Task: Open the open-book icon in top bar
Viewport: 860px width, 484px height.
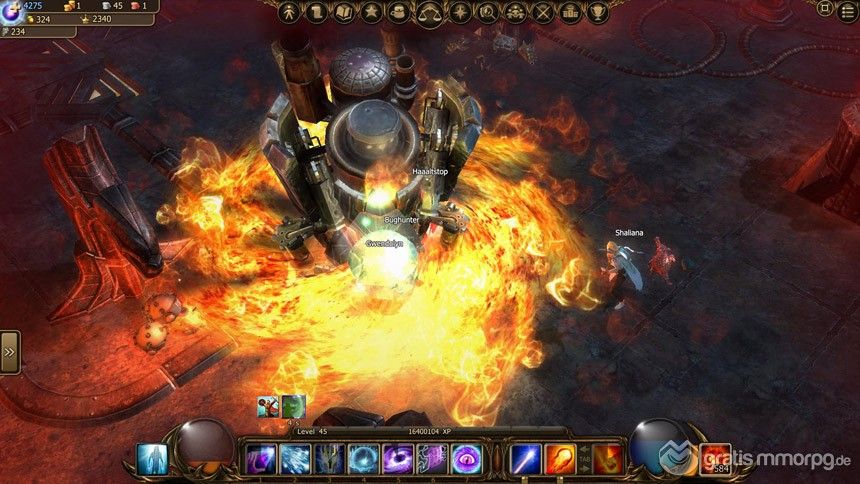Action: point(345,13)
